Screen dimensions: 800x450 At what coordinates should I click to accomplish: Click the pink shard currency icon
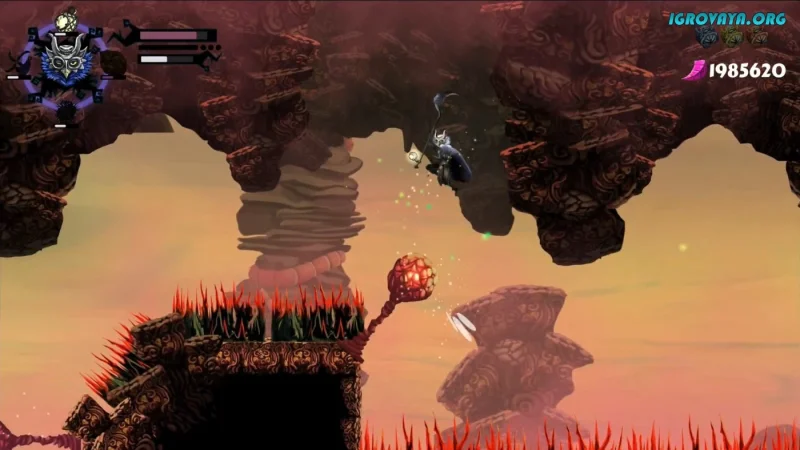[x=694, y=69]
